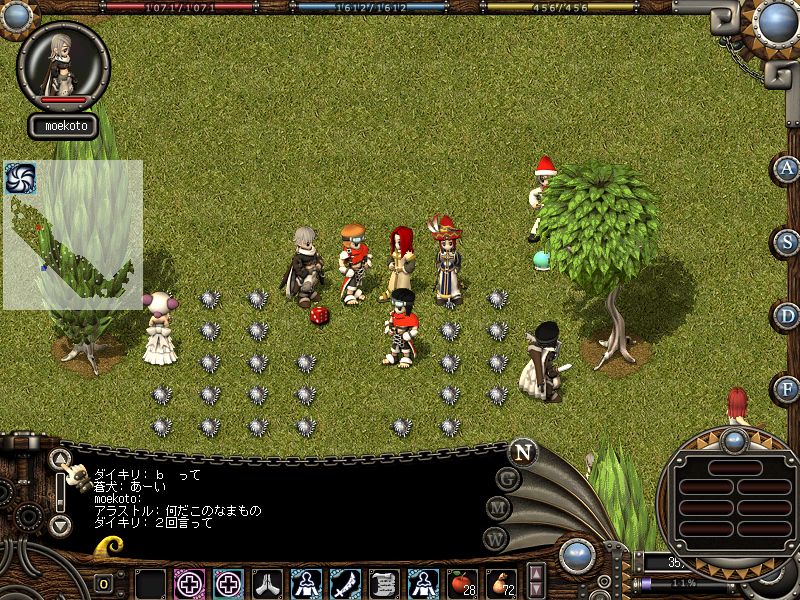Click the swirl icon above the minimap

point(21,178)
